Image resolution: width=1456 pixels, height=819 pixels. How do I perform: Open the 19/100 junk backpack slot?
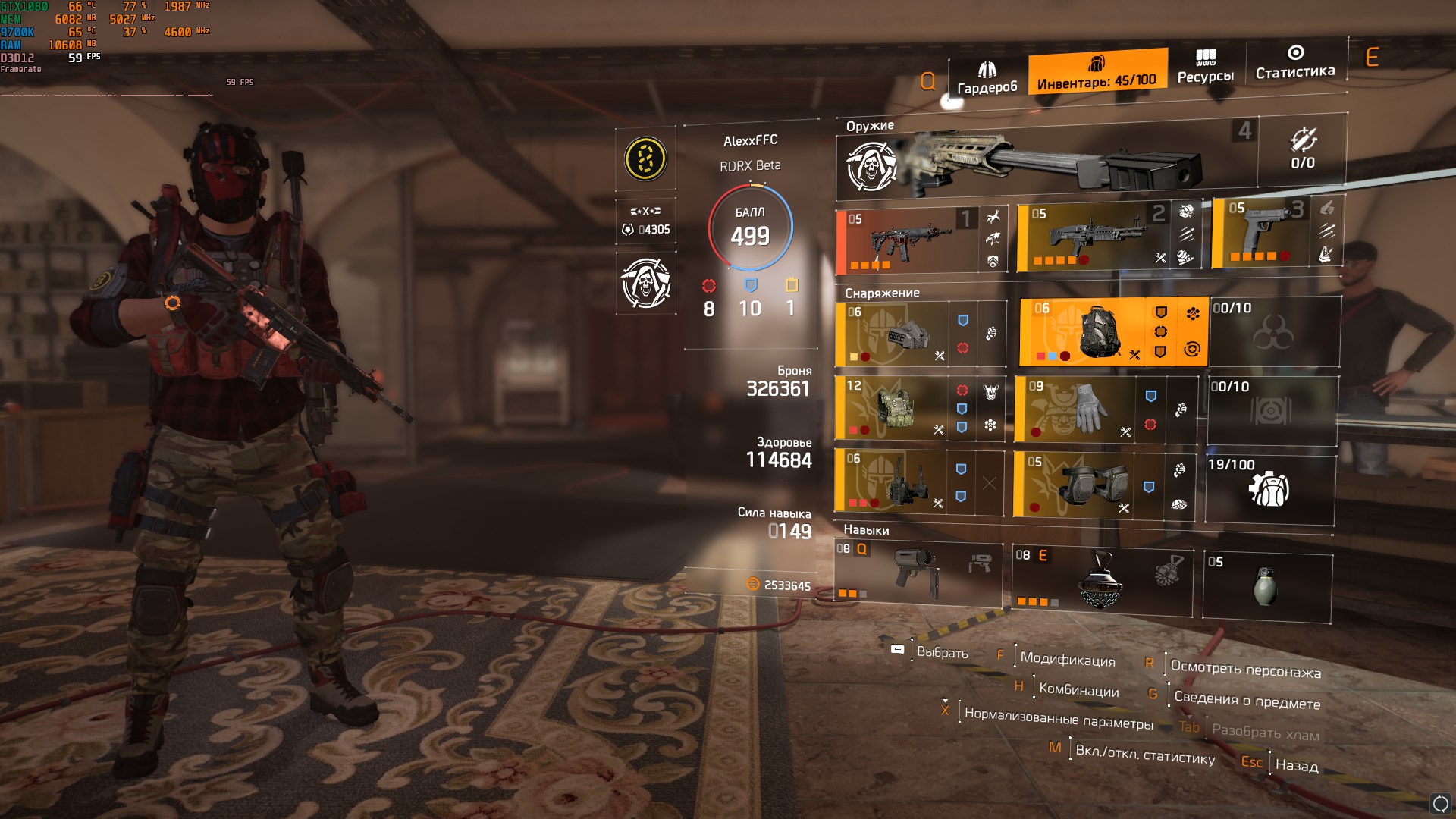coord(1269,489)
